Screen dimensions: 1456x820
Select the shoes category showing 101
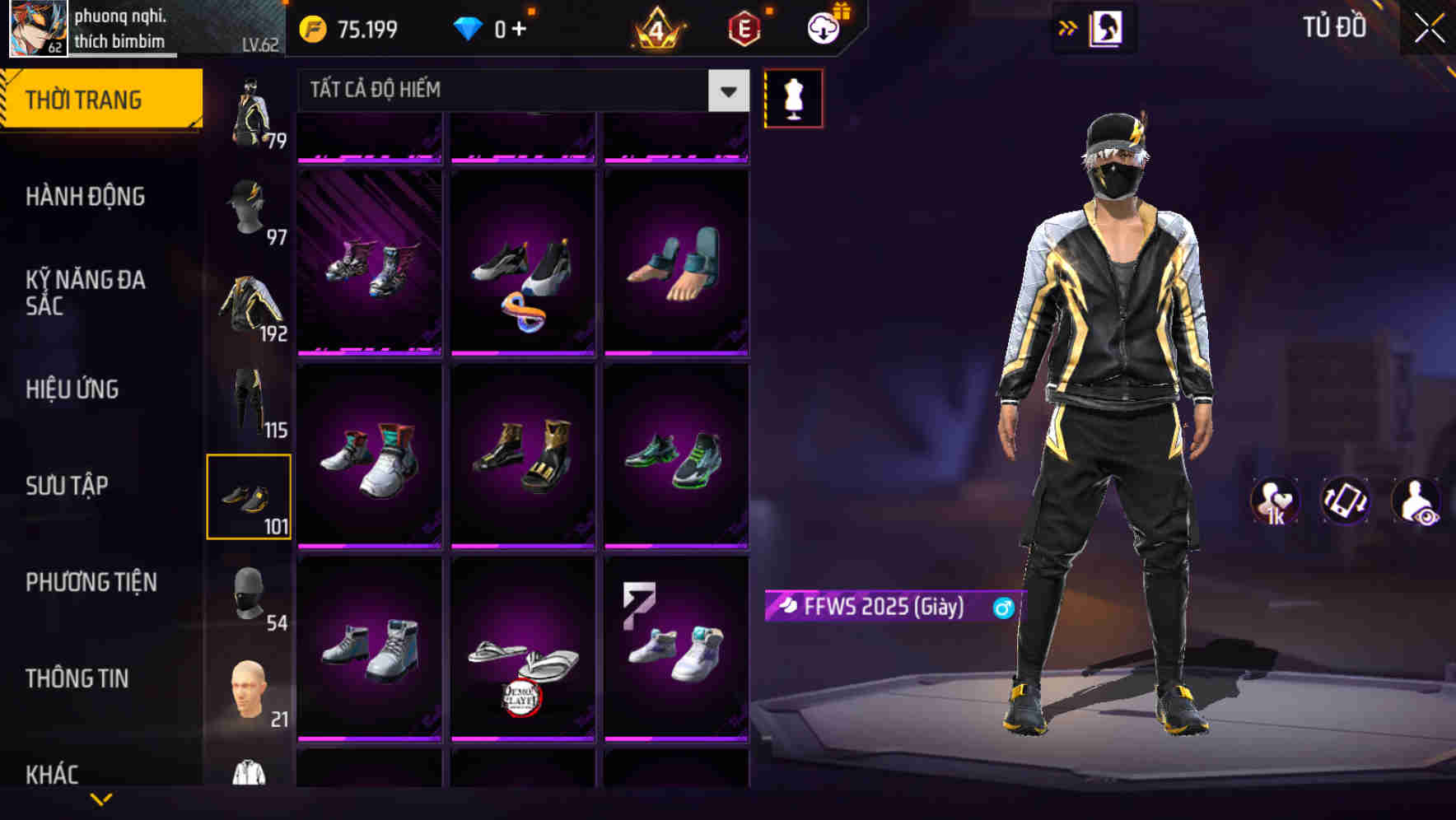(x=249, y=495)
